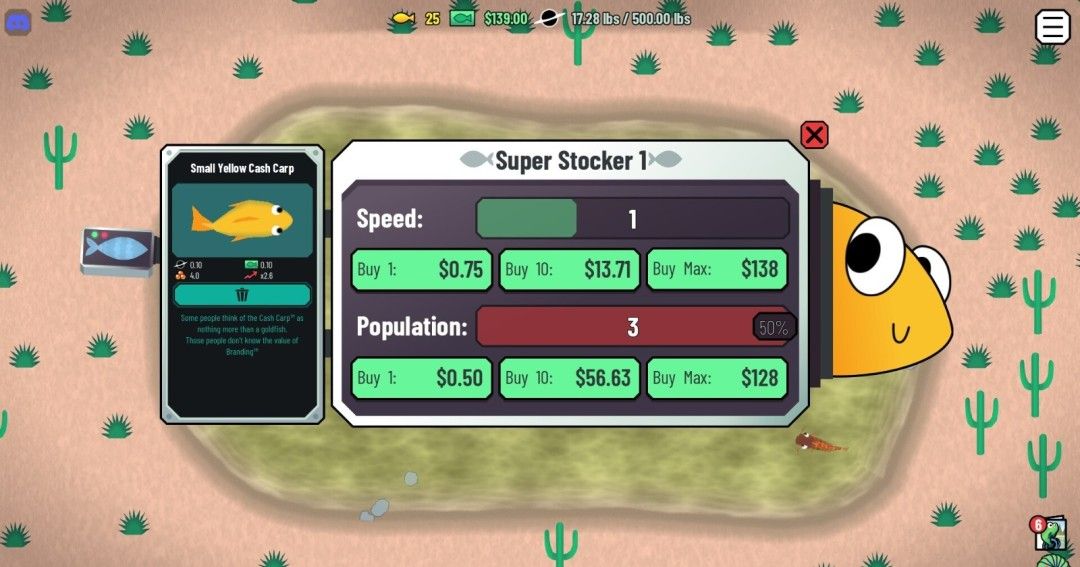Open the snake icon with 6 notifications
The width and height of the screenshot is (1080, 567).
click(x=1047, y=534)
